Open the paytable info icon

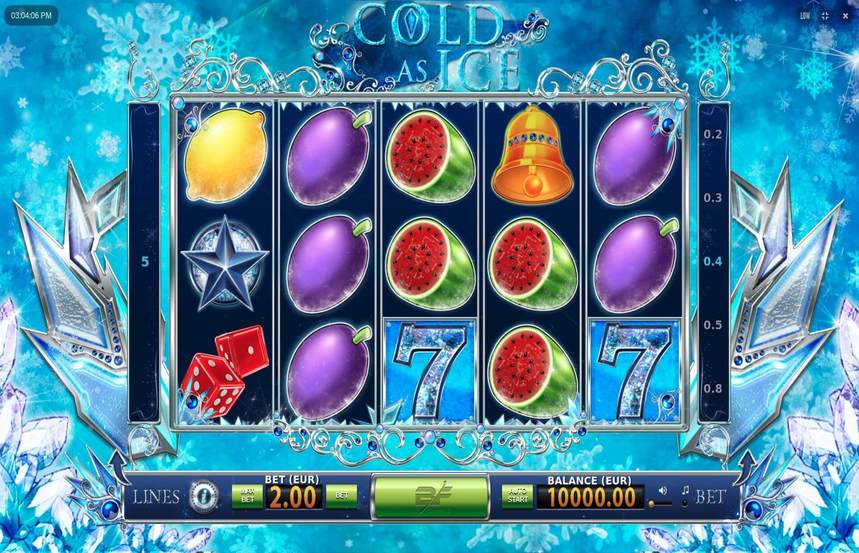[x=204, y=494]
